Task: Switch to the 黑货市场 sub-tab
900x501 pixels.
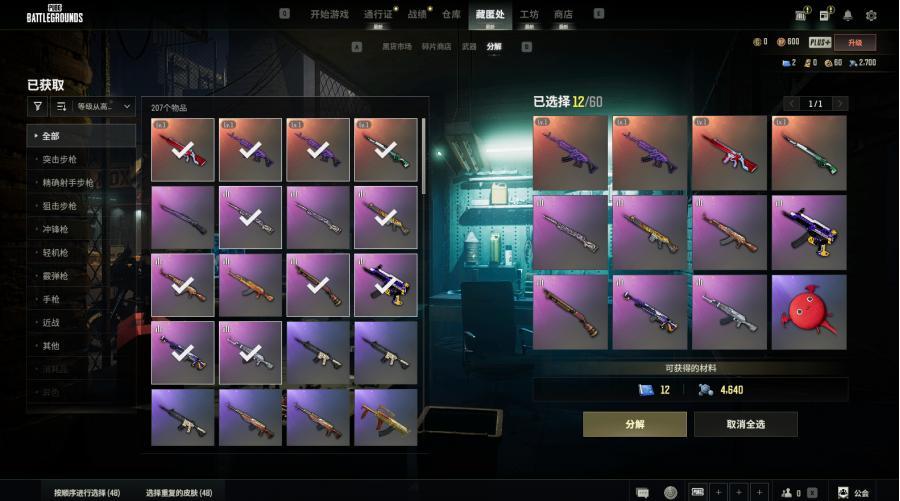Action: (x=397, y=47)
